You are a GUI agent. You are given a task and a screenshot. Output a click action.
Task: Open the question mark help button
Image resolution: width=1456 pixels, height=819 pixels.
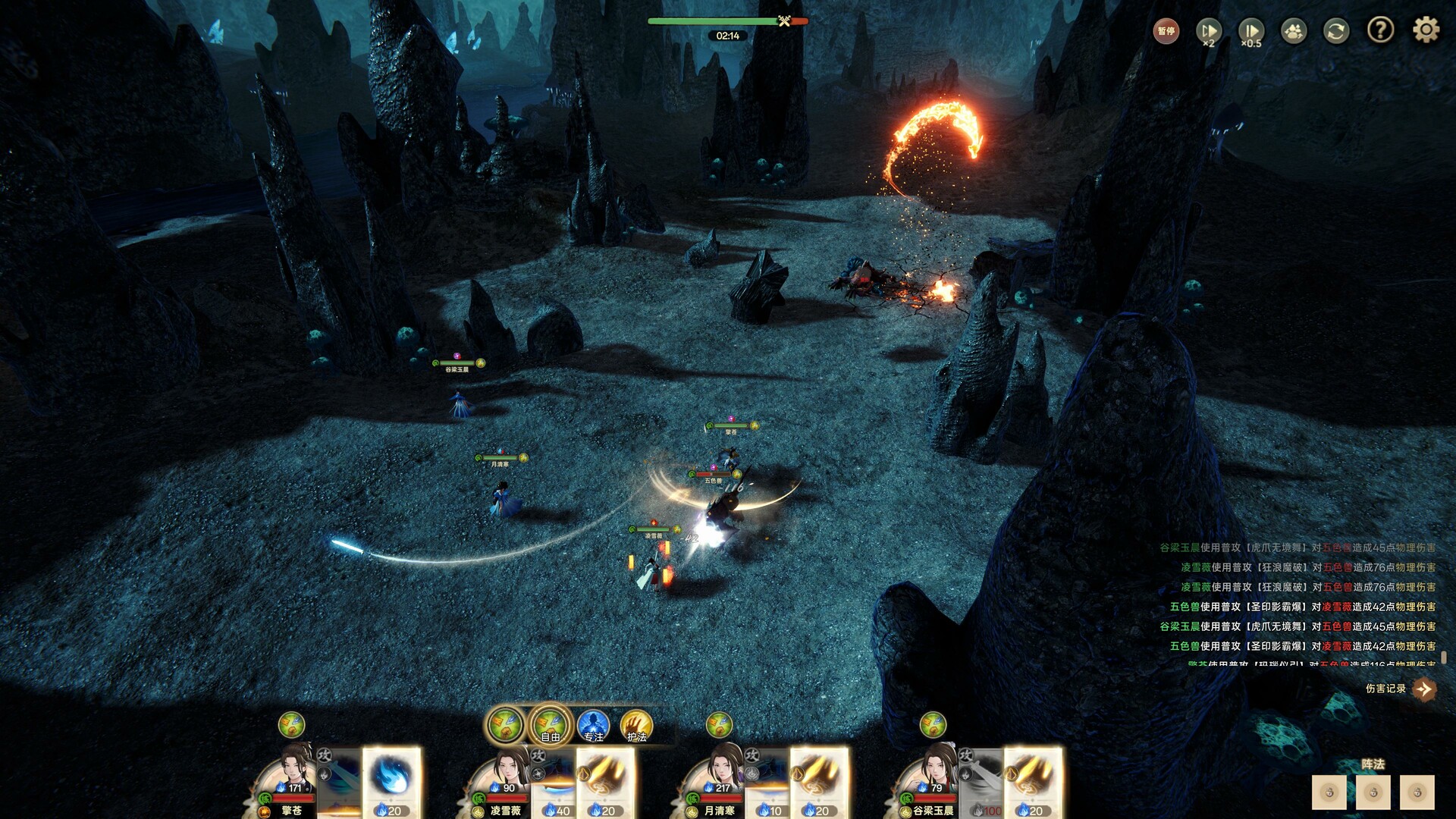[1380, 30]
